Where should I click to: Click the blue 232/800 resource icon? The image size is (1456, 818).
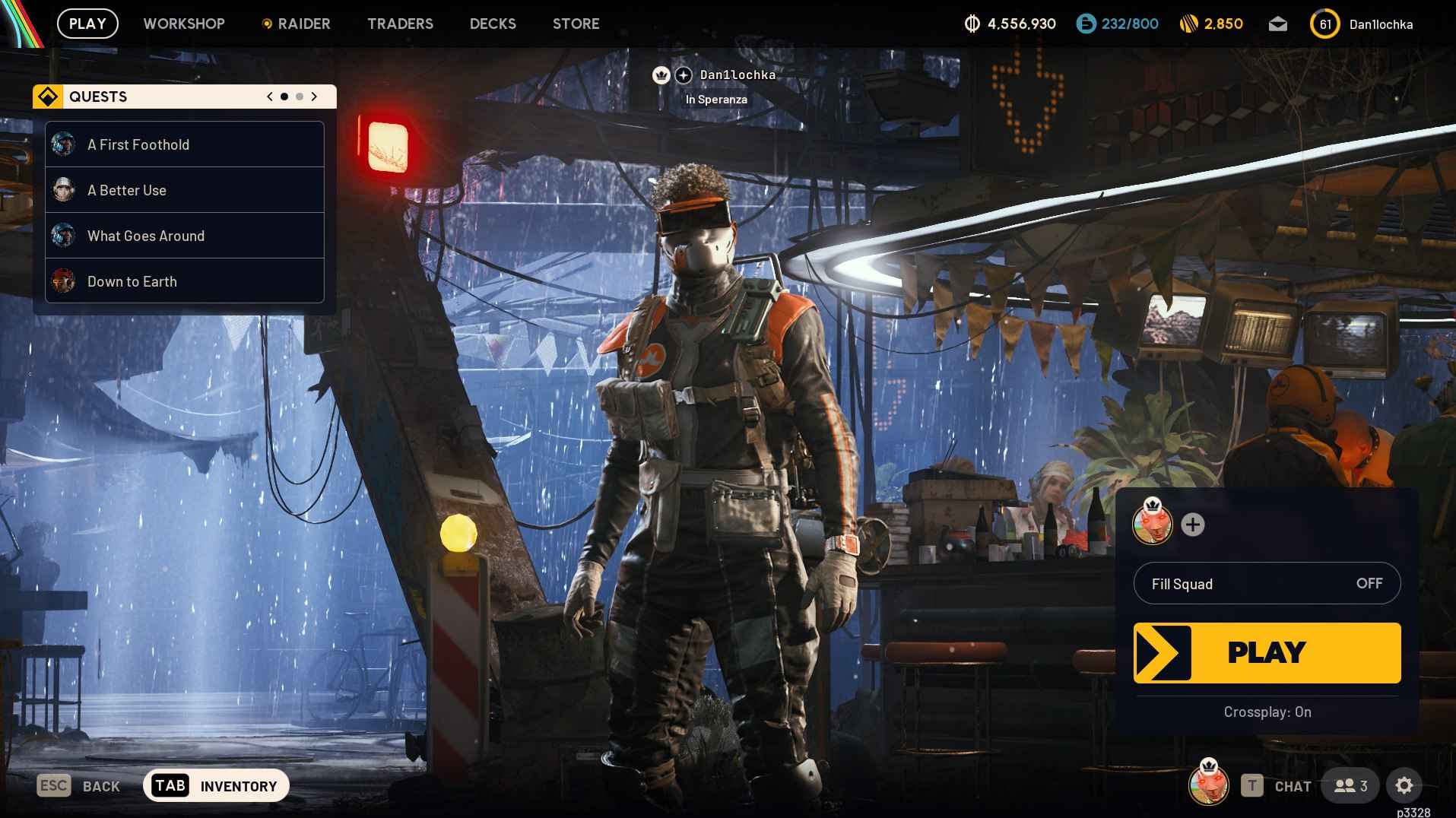tap(1084, 24)
